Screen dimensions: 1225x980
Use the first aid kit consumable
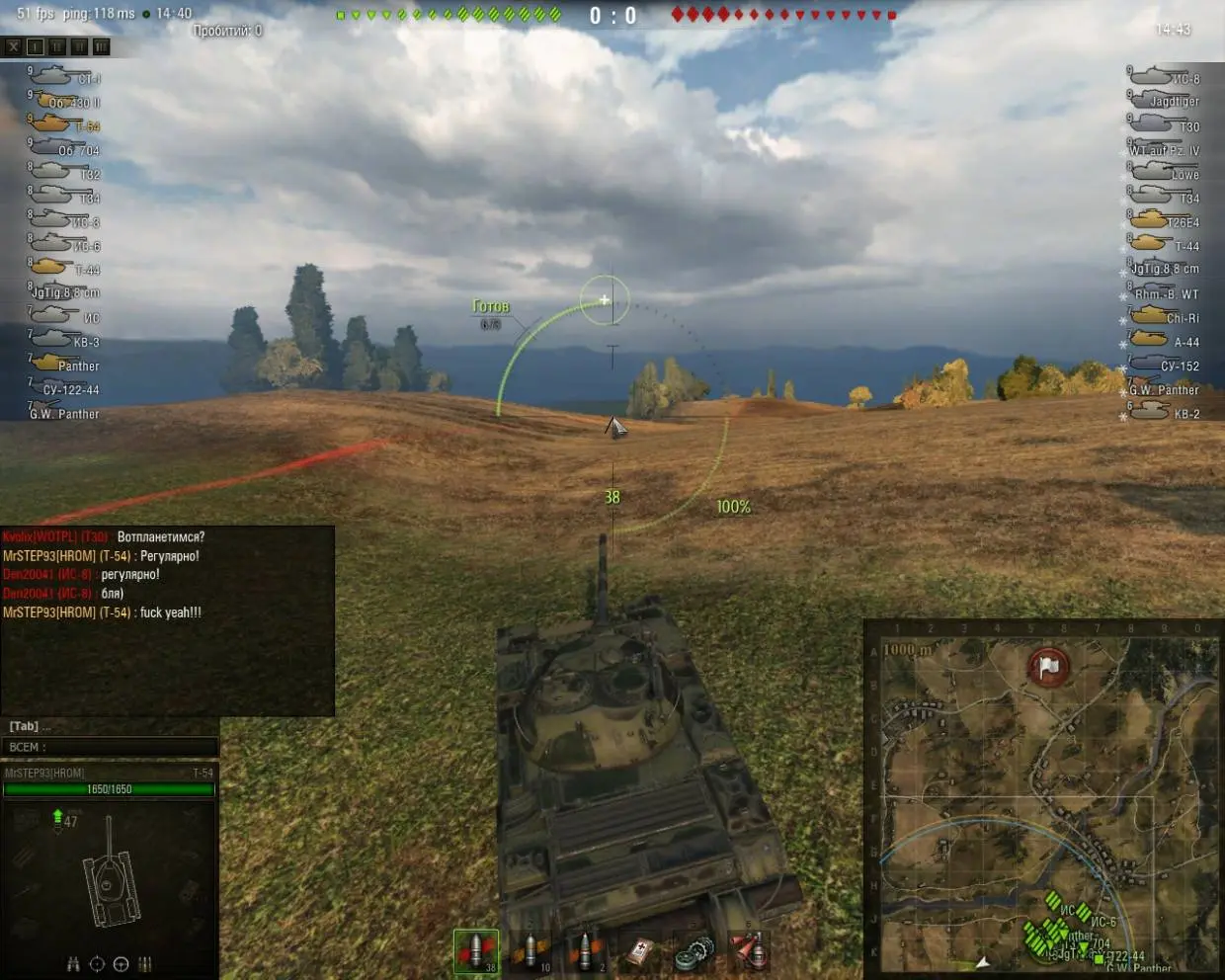tap(640, 952)
